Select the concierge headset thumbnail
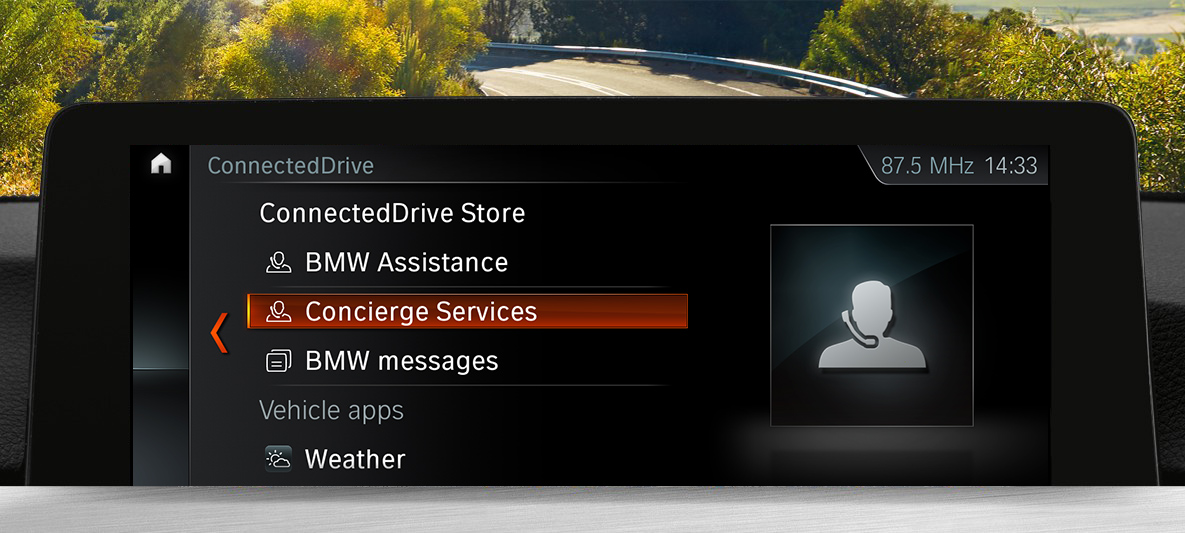This screenshot has width=1185, height=533. click(x=871, y=326)
